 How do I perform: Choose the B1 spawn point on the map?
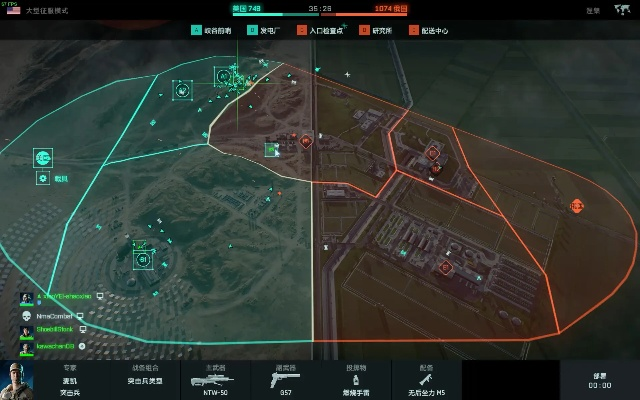tap(143, 259)
